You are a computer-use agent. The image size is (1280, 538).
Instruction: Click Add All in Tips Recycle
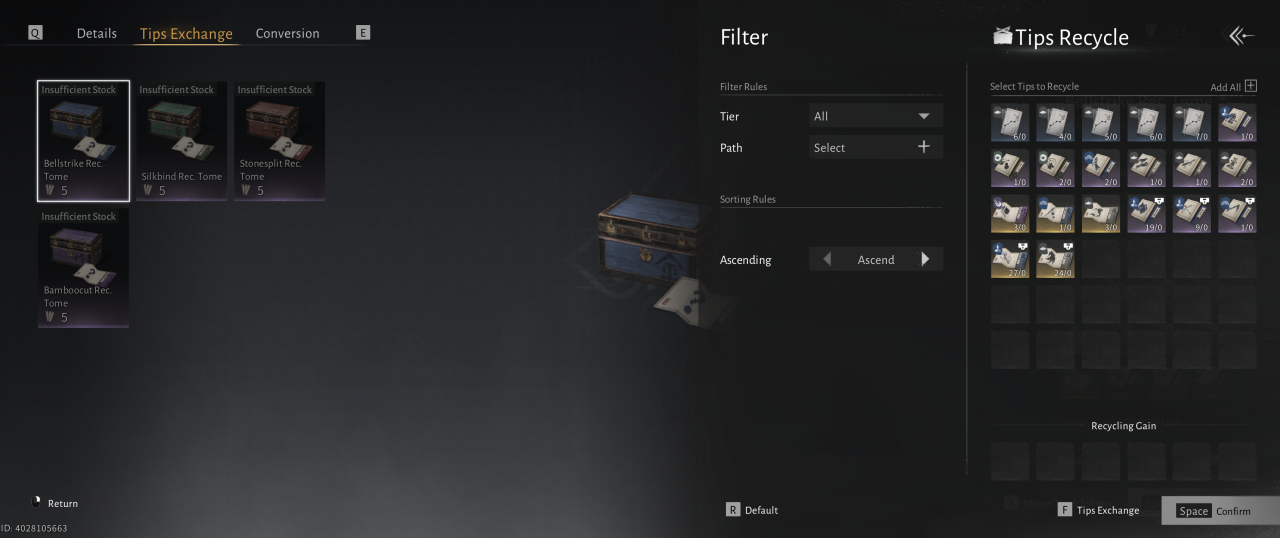click(1234, 87)
